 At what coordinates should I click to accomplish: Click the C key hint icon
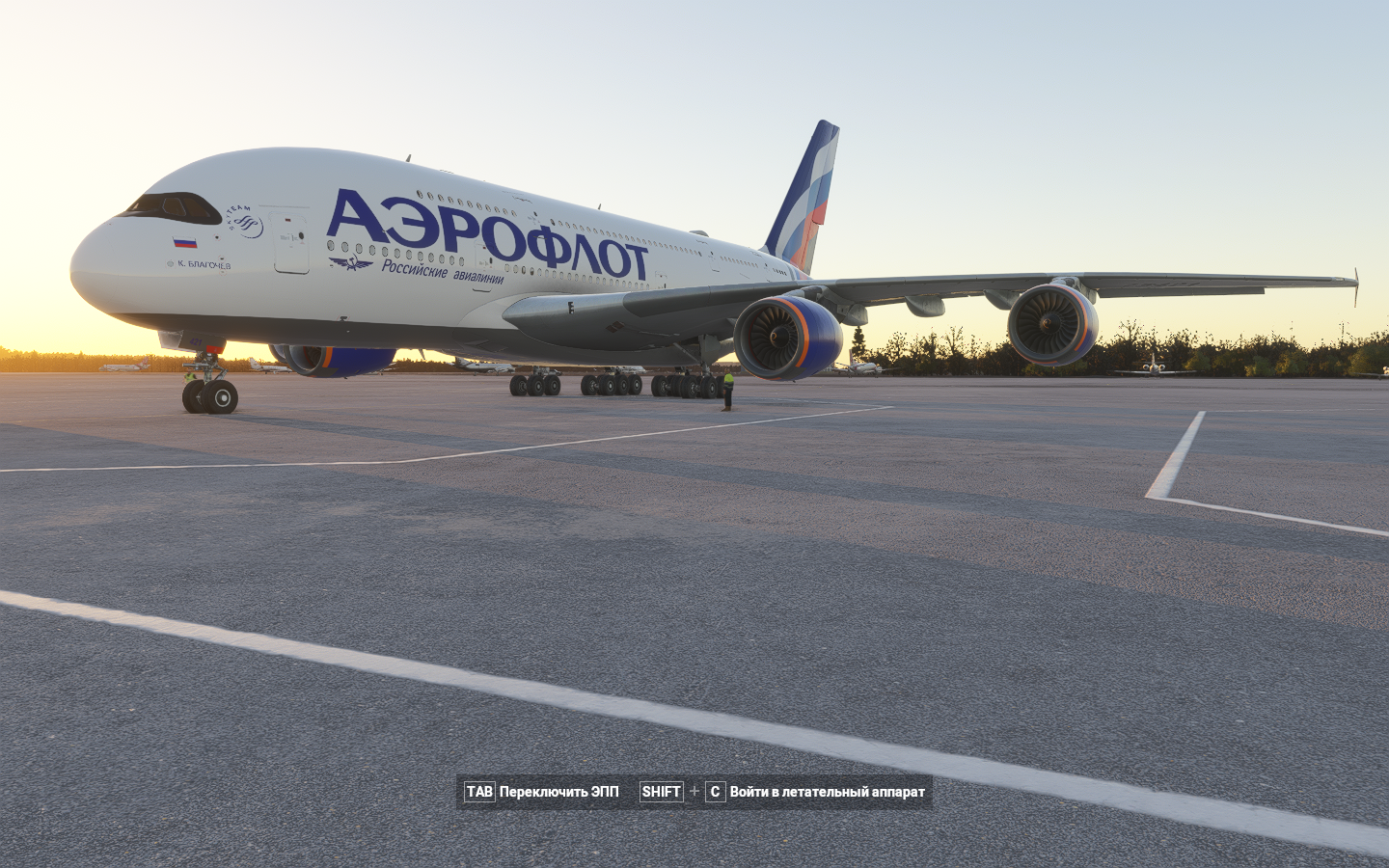pos(715,793)
